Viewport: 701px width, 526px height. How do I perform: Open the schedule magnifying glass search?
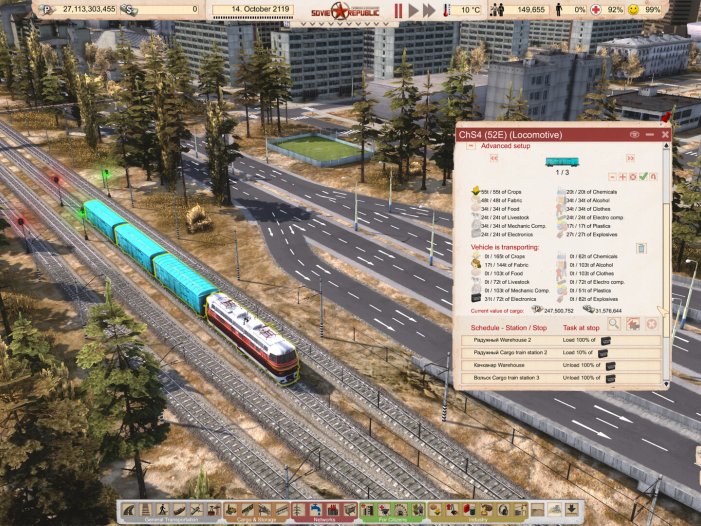[615, 323]
